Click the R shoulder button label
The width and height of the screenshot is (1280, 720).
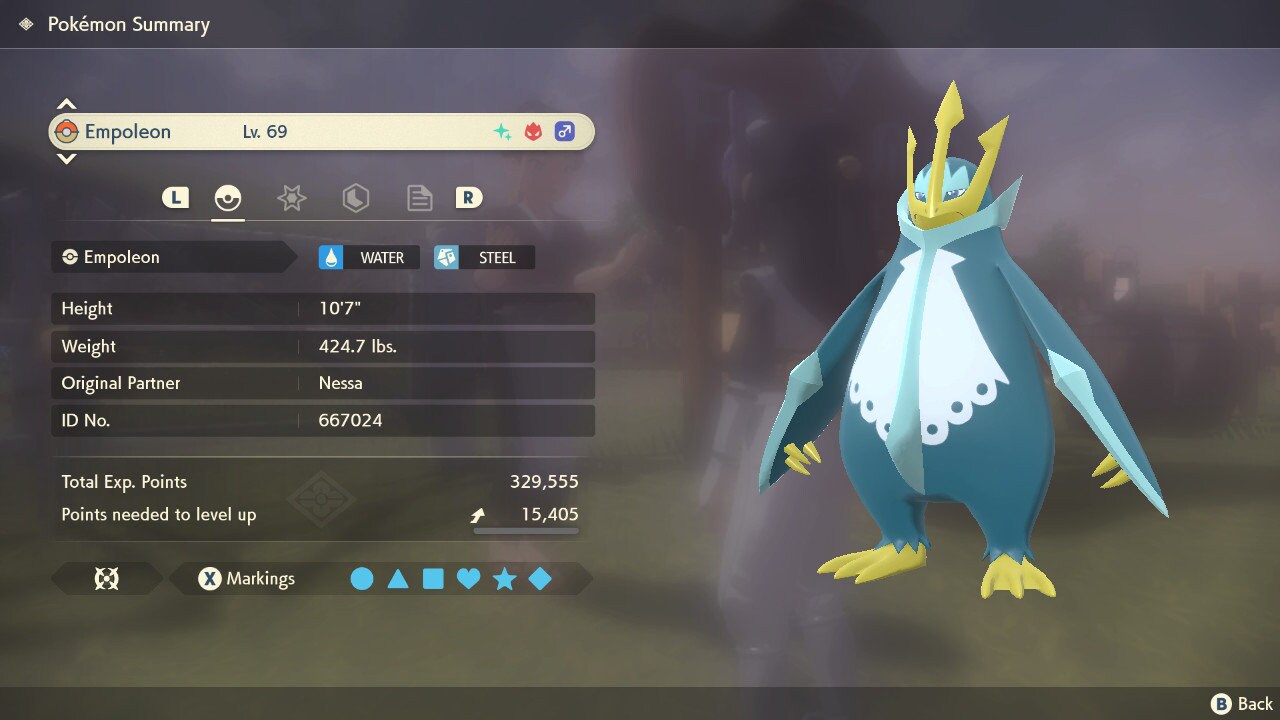pyautogui.click(x=468, y=197)
